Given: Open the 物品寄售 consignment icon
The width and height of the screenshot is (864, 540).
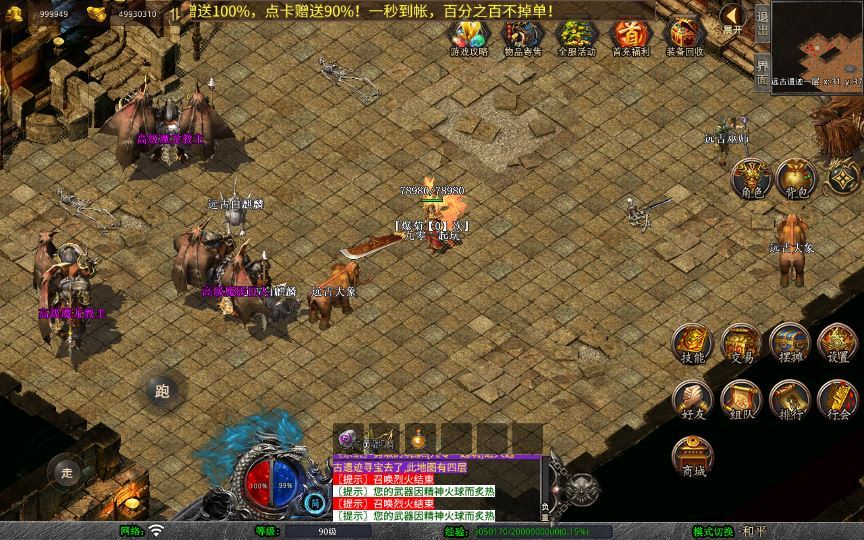Looking at the screenshot, I should pyautogui.click(x=521, y=38).
